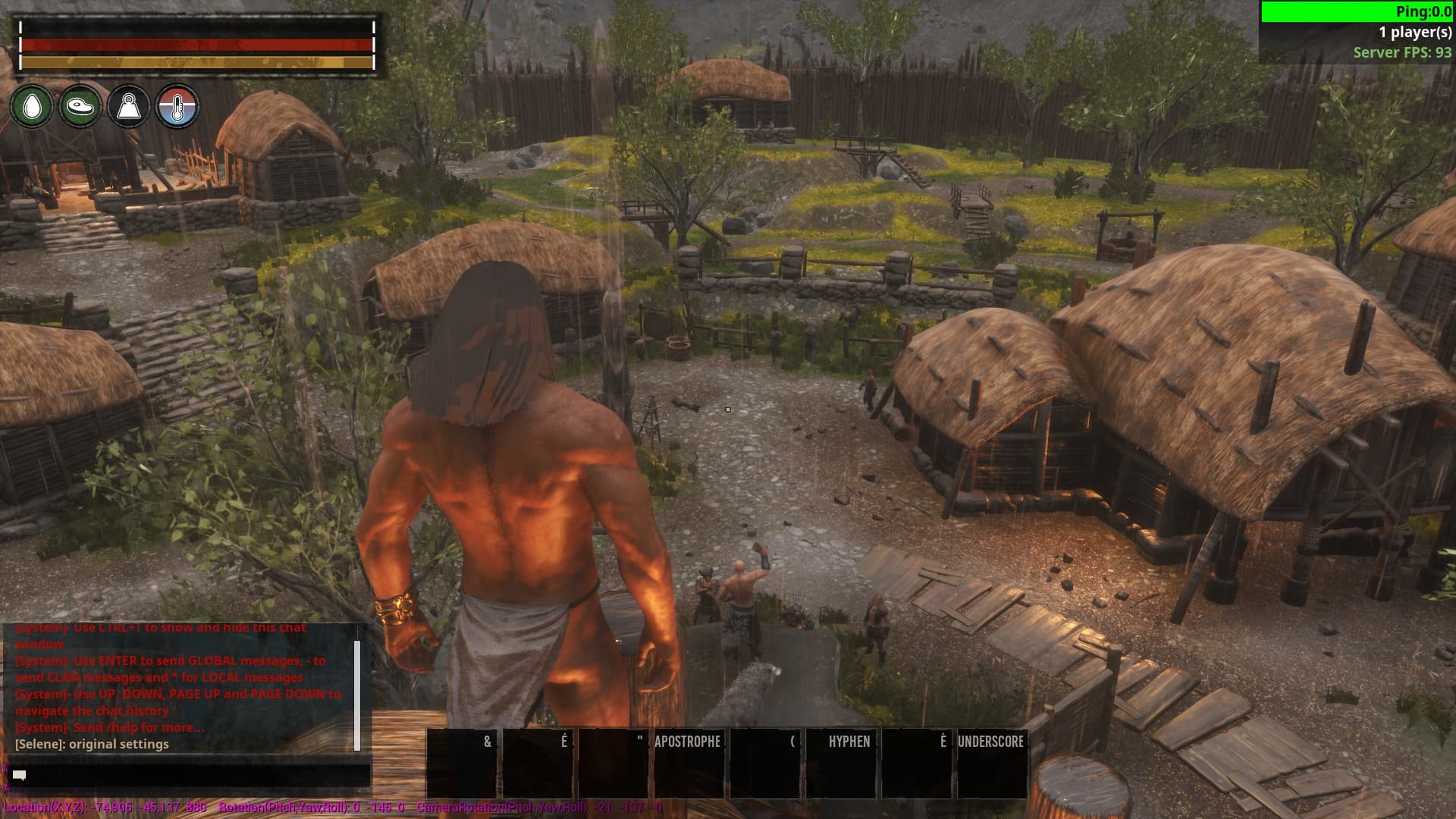The image size is (1456, 819).
Task: Select the hotbar slot labeled APOSTROPHE
Action: (x=688, y=763)
